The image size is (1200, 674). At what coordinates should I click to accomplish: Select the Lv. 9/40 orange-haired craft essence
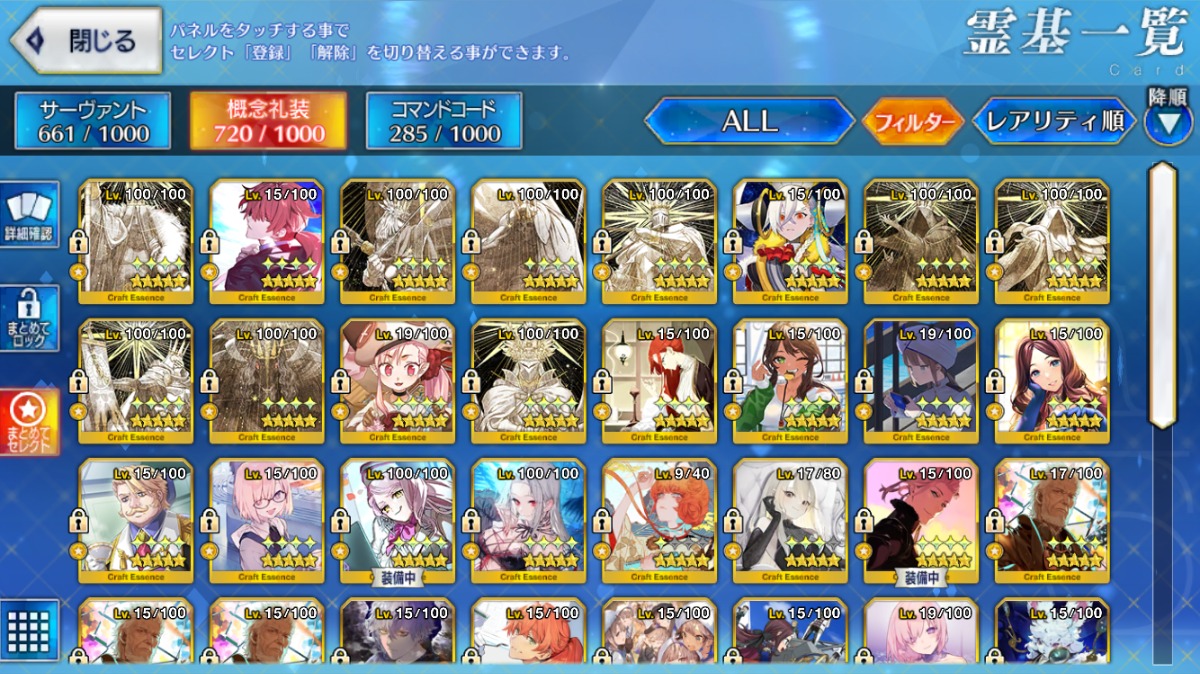[659, 520]
